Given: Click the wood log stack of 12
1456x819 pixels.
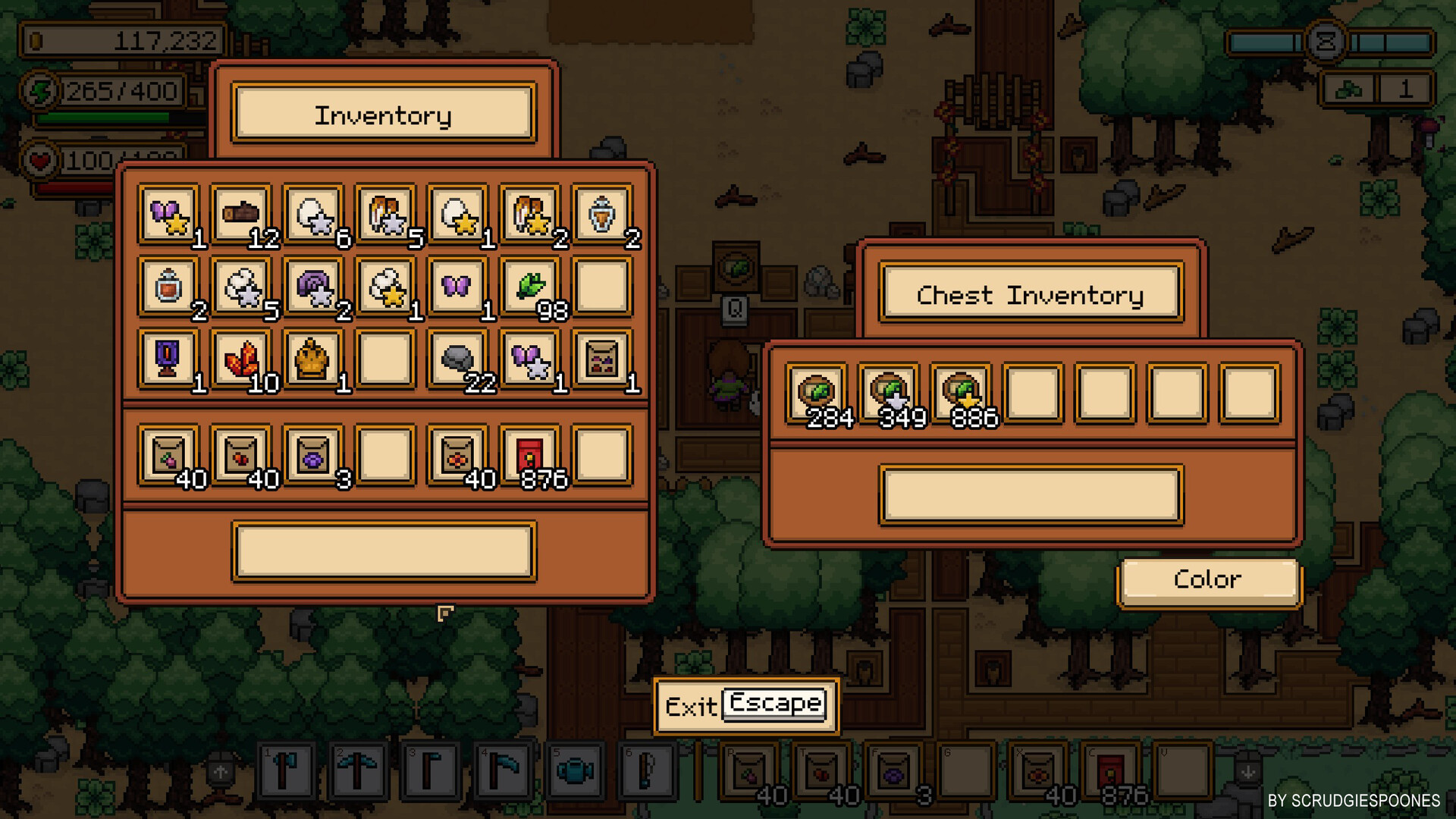Looking at the screenshot, I should [241, 215].
